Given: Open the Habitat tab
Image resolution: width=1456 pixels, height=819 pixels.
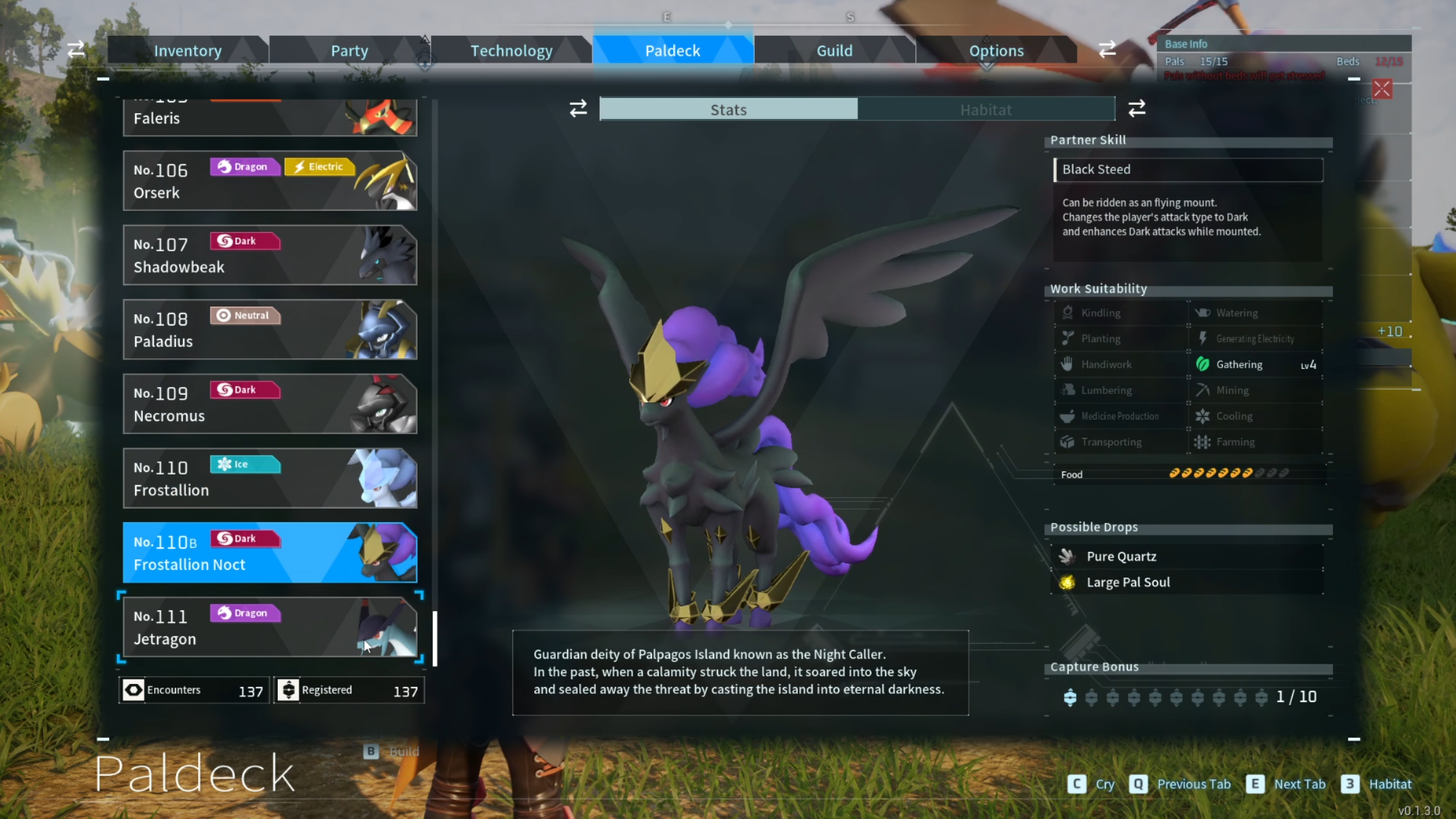Looking at the screenshot, I should [986, 109].
